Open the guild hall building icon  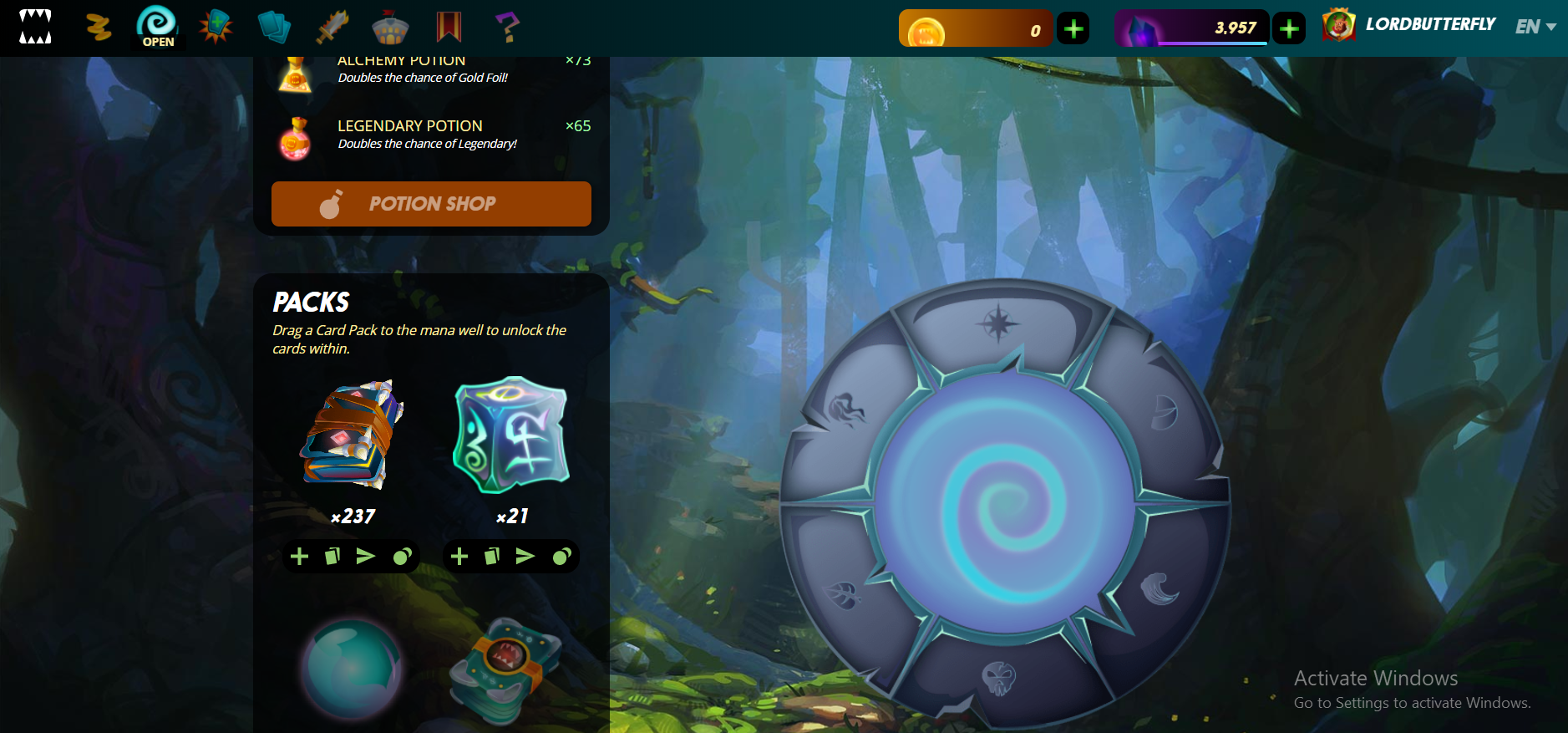[x=391, y=25]
